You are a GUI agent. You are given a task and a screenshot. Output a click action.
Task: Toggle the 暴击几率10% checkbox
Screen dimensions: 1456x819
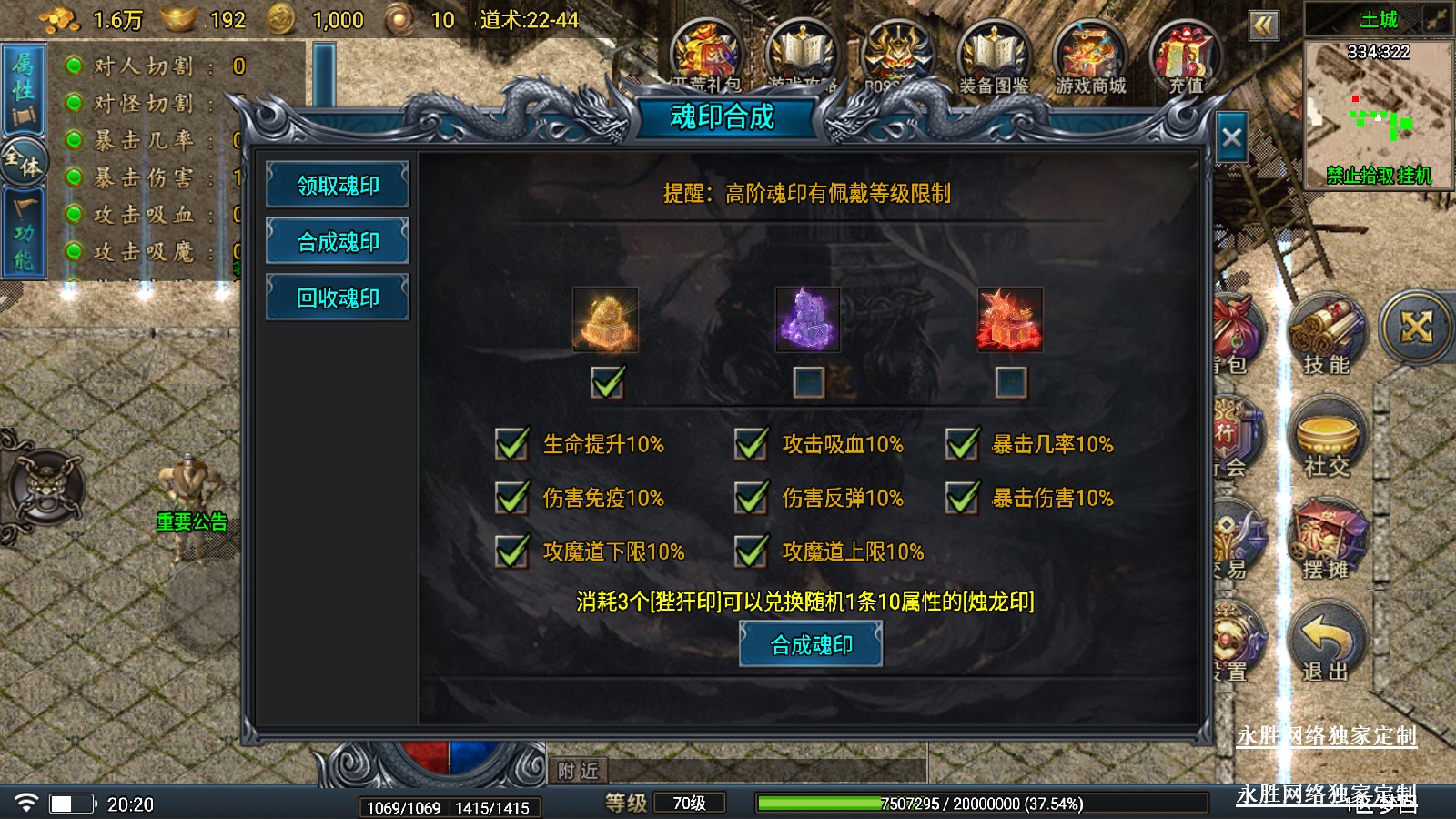pos(962,444)
